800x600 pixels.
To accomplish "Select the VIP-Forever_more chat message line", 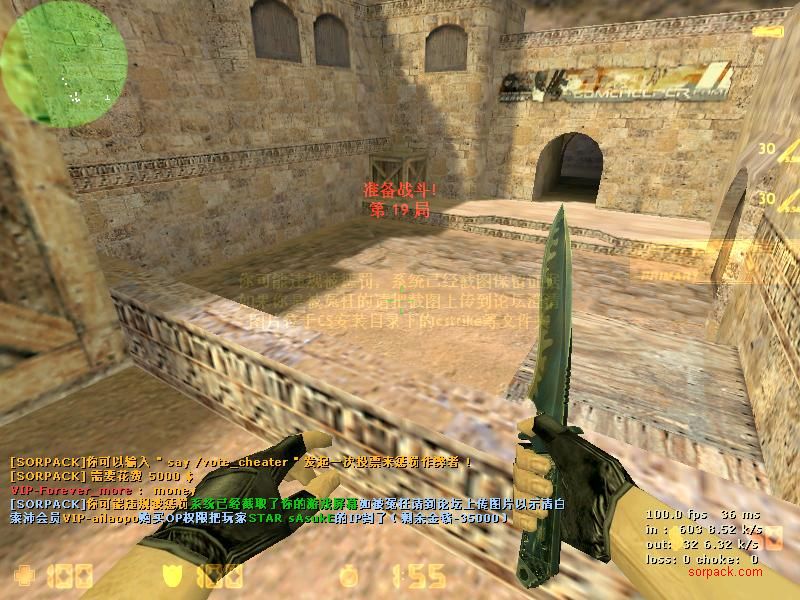I will (100, 491).
